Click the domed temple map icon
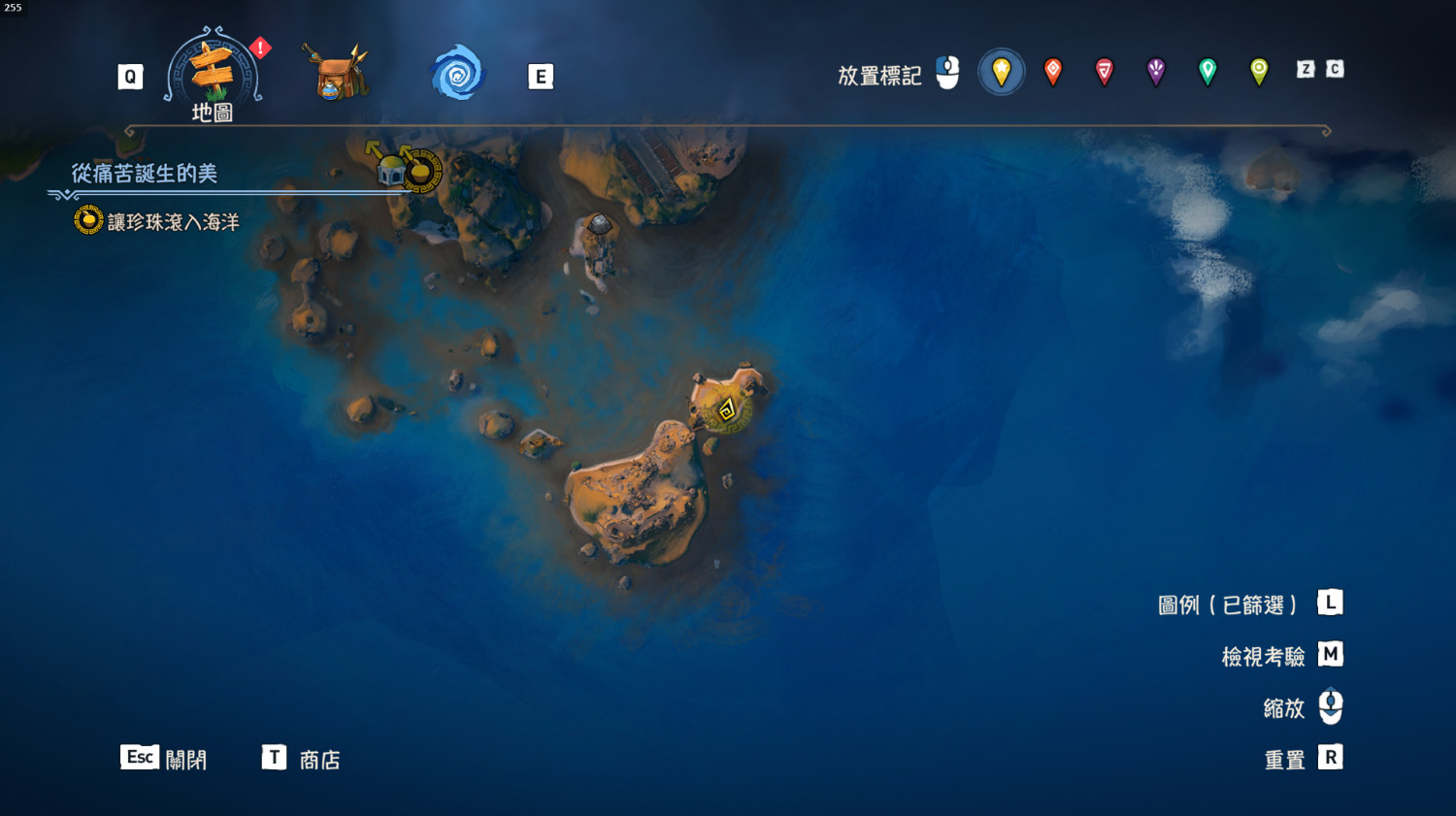Screen dimensions: 1456x816 click(391, 171)
